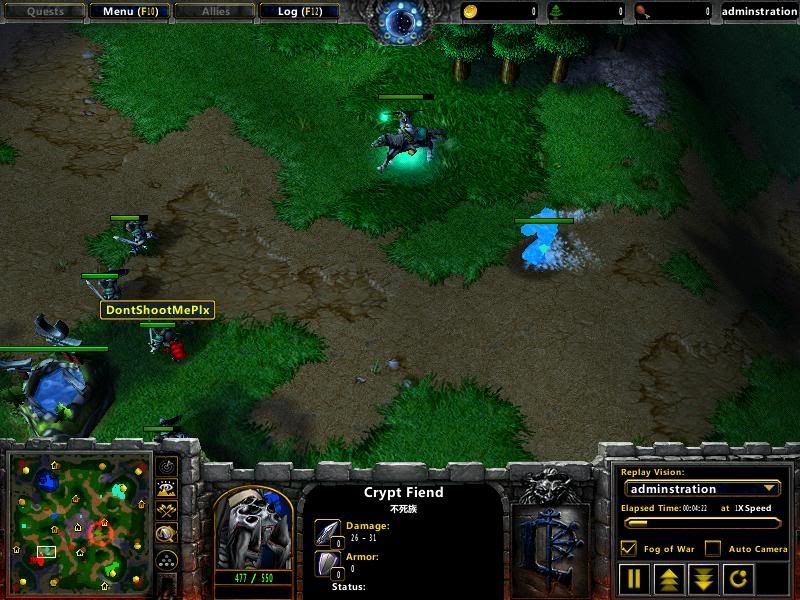Click the formation toggle dots button
800x600 pixels.
click(x=167, y=559)
